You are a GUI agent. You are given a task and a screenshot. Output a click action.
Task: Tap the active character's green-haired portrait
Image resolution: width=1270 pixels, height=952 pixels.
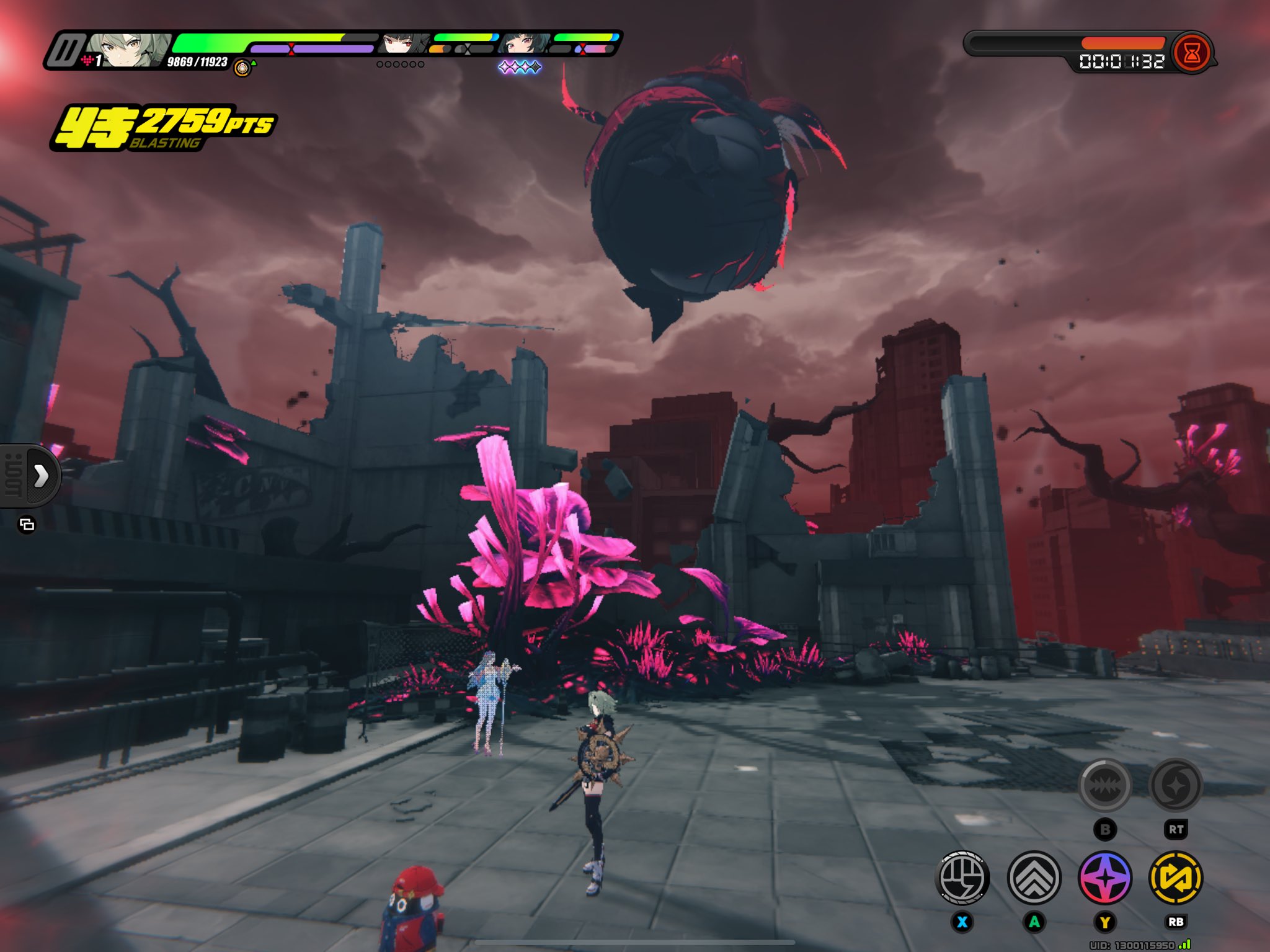coord(127,50)
